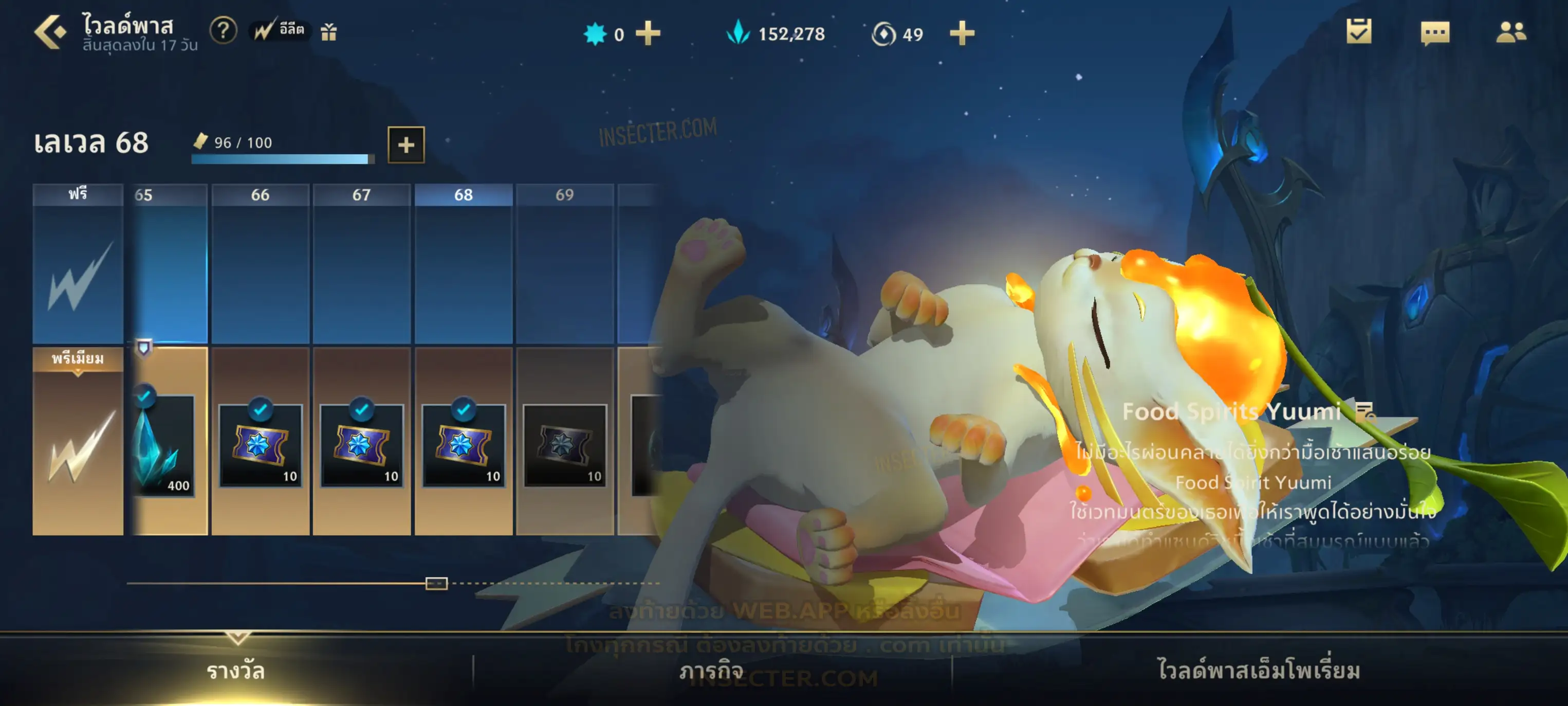The width and height of the screenshot is (1568, 706).
Task: View Food Spirits Yuumi skin details icon
Action: click(1366, 412)
